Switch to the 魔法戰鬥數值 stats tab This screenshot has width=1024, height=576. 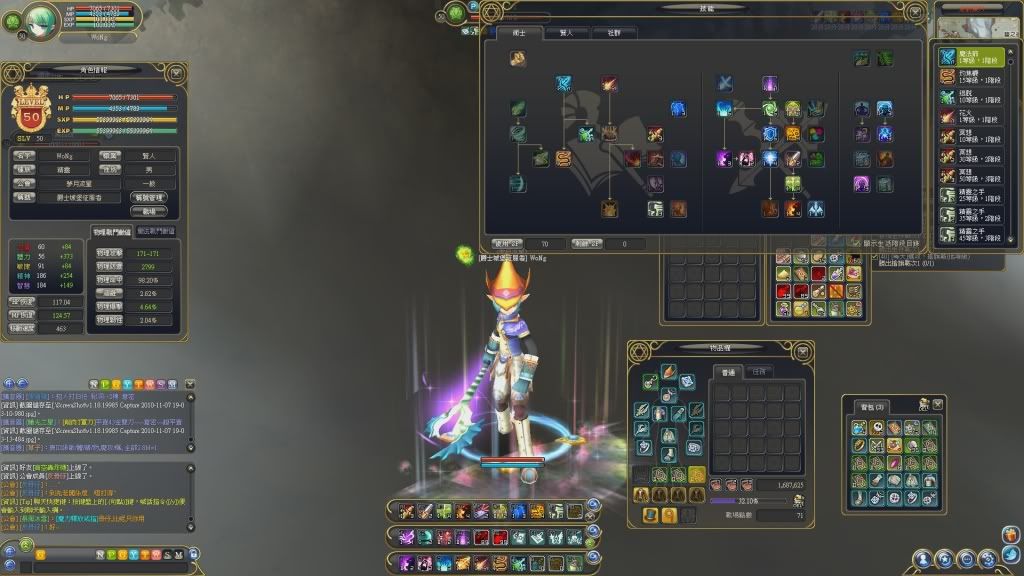coord(154,231)
